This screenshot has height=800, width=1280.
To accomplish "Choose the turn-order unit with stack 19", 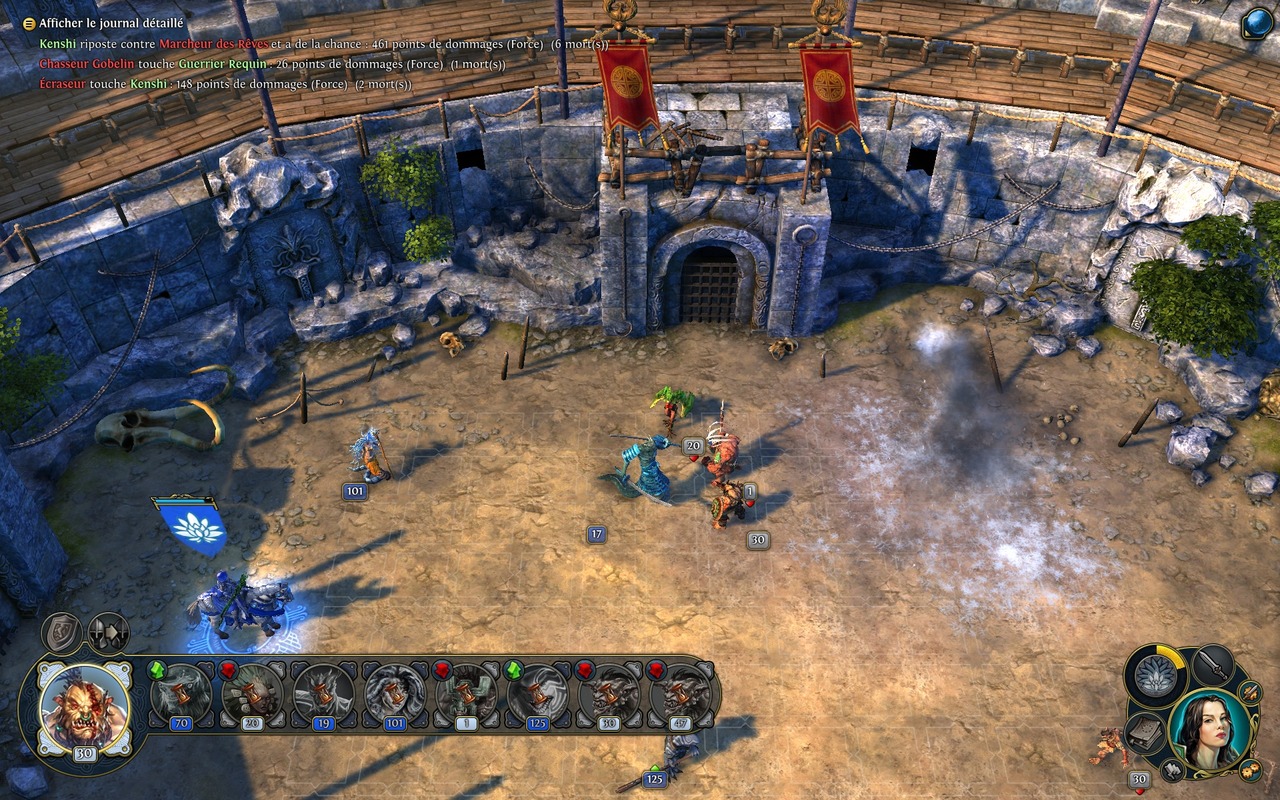I will pyautogui.click(x=323, y=693).
